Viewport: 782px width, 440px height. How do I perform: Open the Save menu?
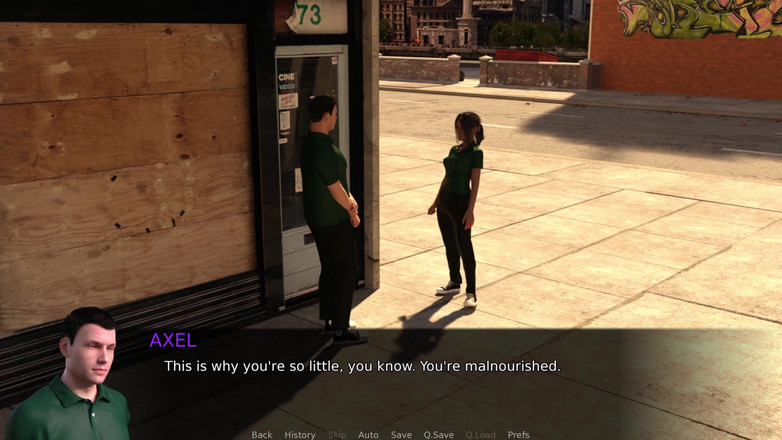[401, 435]
